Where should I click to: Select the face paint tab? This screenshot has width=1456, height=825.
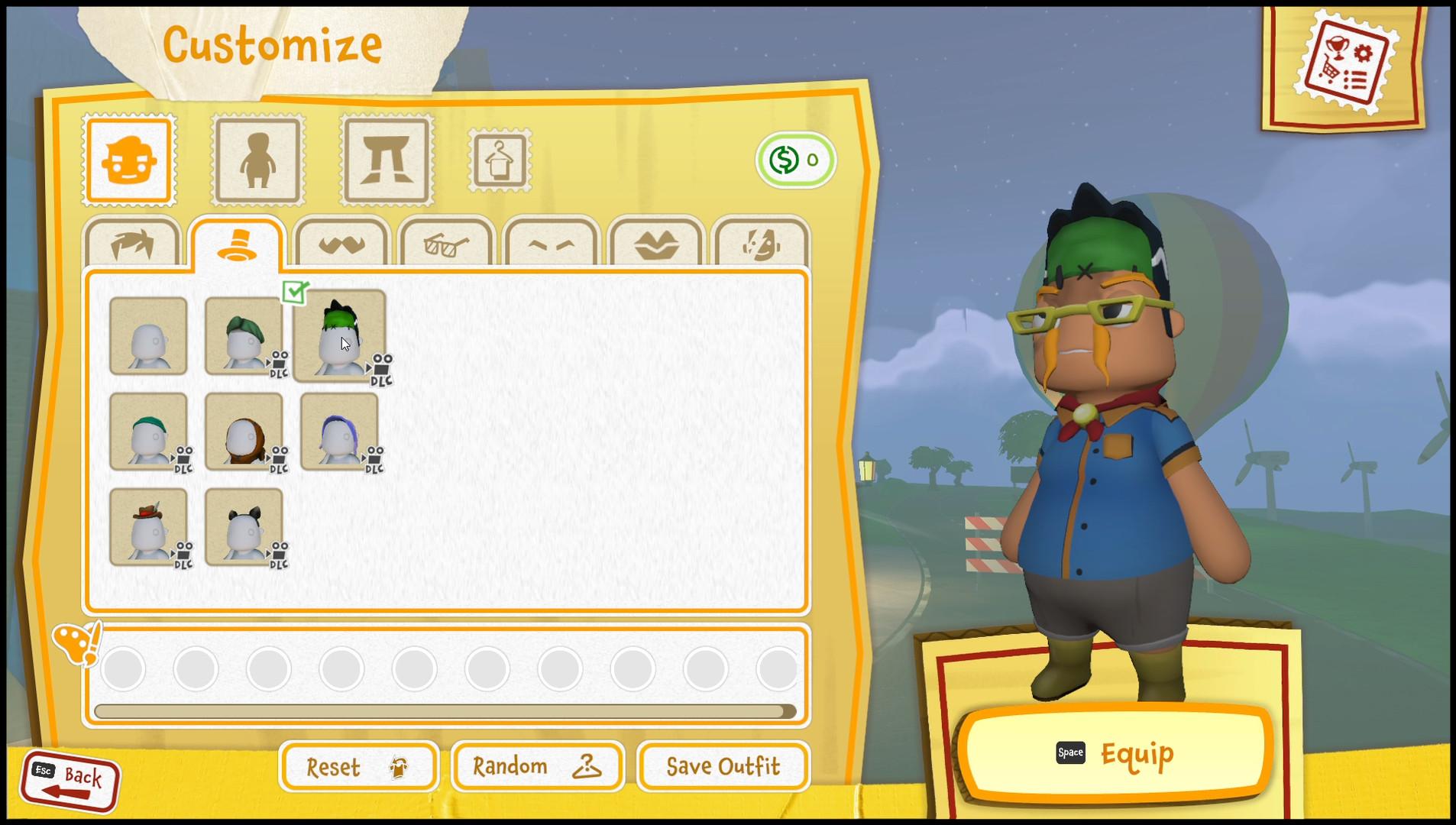(x=760, y=243)
